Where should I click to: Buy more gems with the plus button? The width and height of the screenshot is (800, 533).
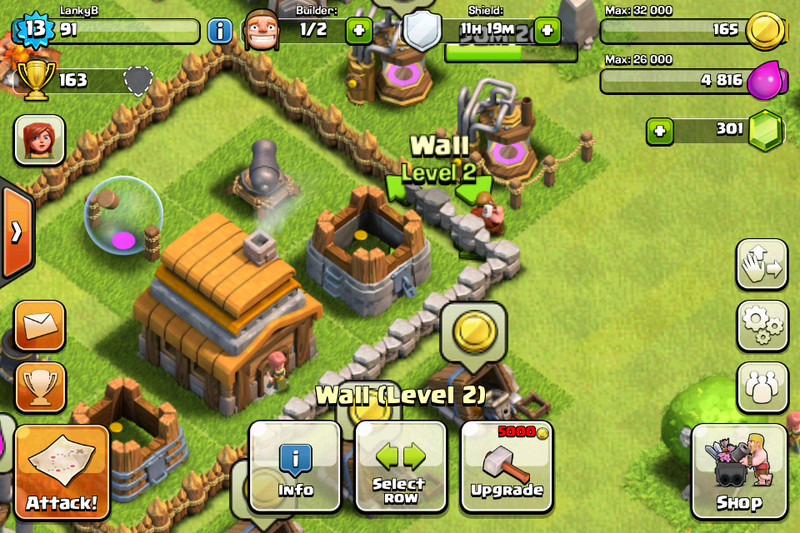[658, 130]
